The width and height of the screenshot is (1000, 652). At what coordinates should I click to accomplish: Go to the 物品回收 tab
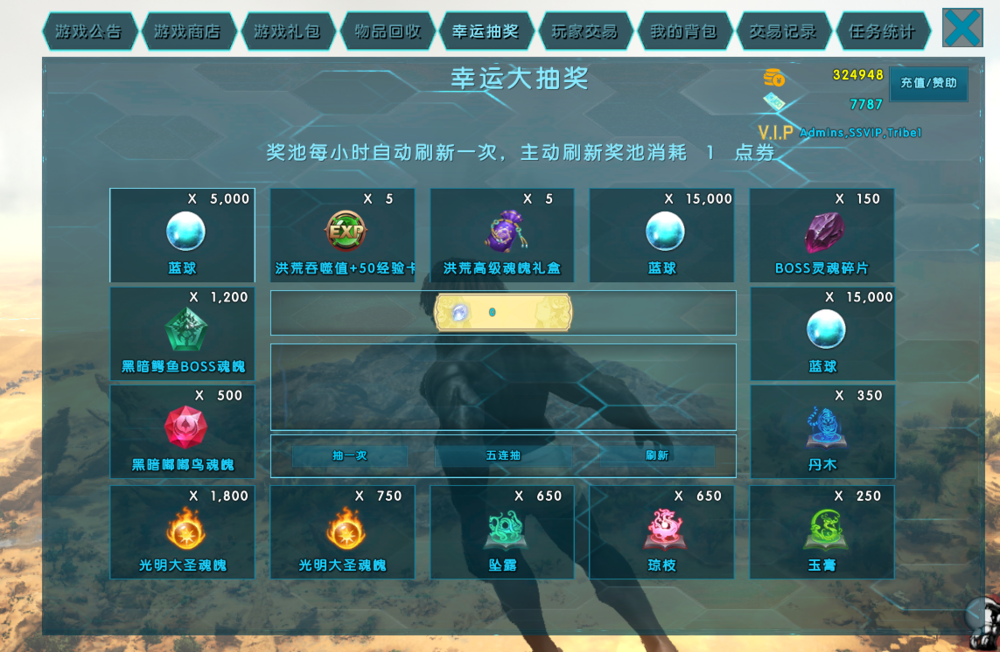387,32
